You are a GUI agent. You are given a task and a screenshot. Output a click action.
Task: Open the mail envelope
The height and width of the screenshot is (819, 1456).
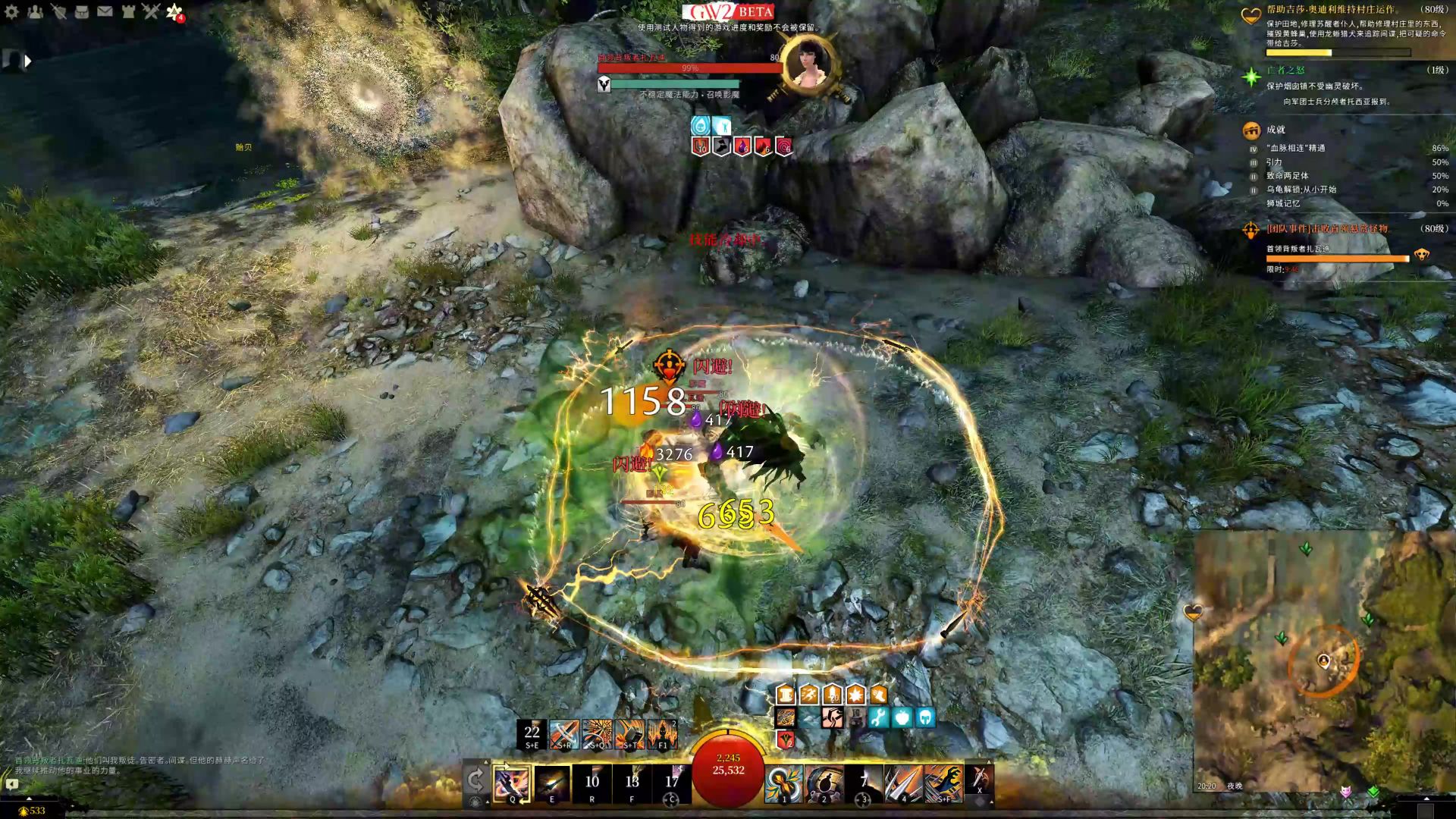[x=105, y=11]
